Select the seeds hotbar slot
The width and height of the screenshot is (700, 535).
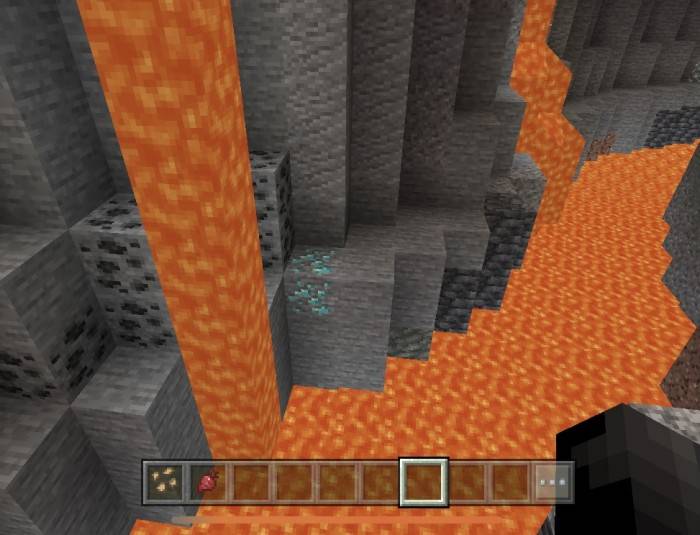(162, 482)
